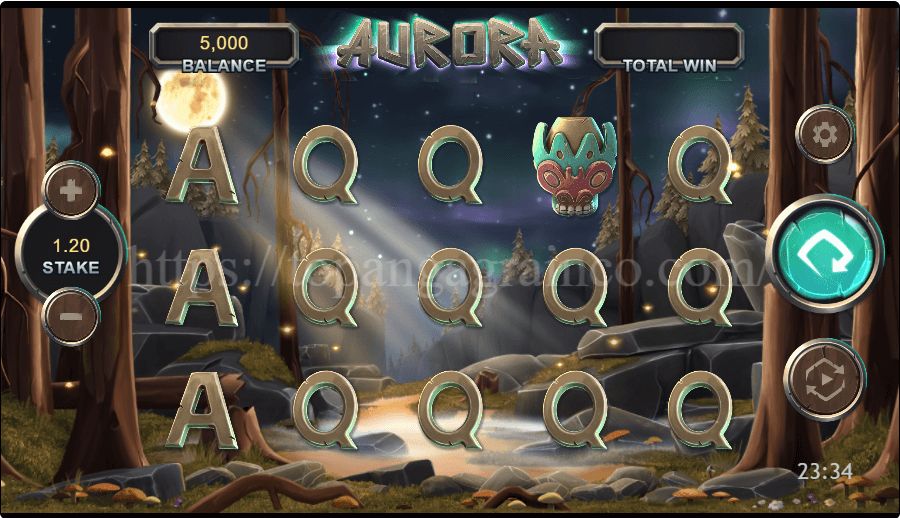
Task: Increase the stake with the plus button
Action: pos(71,190)
